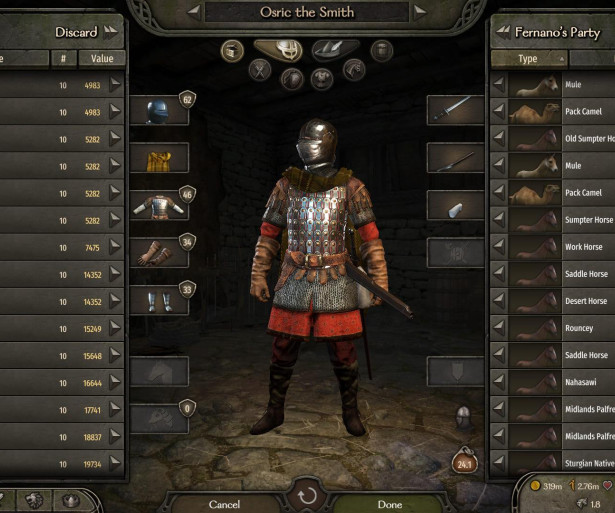Select the discard row valued 7475

tap(60, 247)
